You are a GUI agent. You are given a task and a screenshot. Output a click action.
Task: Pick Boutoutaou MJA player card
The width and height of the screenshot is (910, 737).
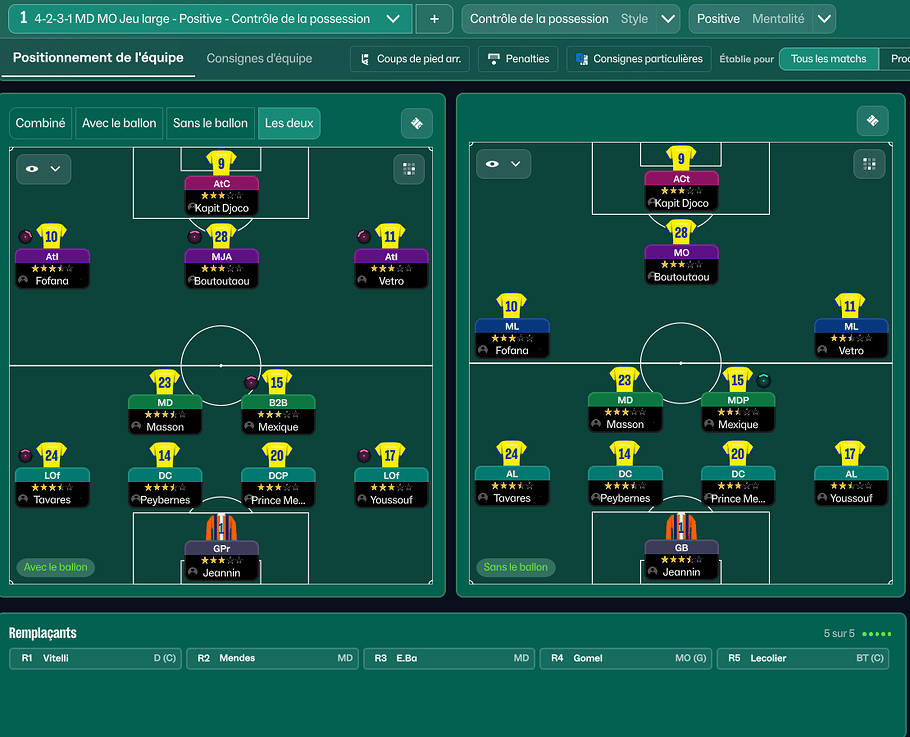pos(221,267)
